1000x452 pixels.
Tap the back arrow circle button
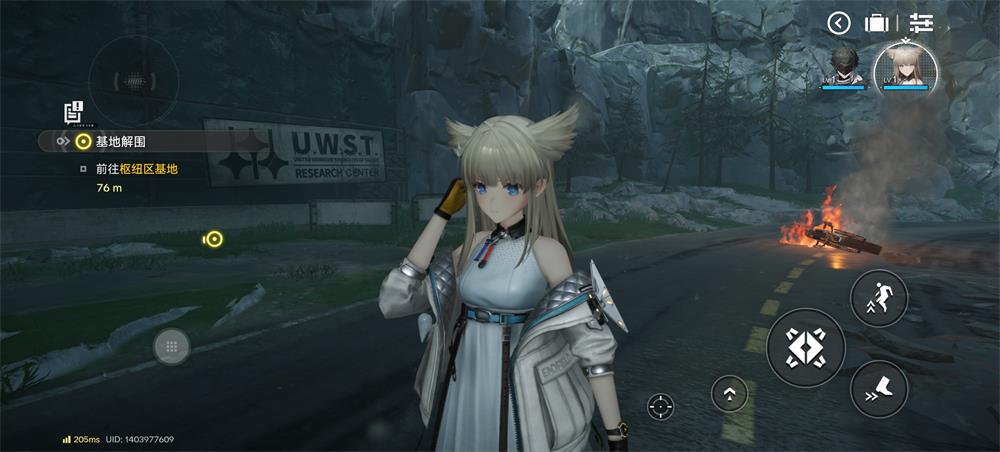tap(839, 23)
